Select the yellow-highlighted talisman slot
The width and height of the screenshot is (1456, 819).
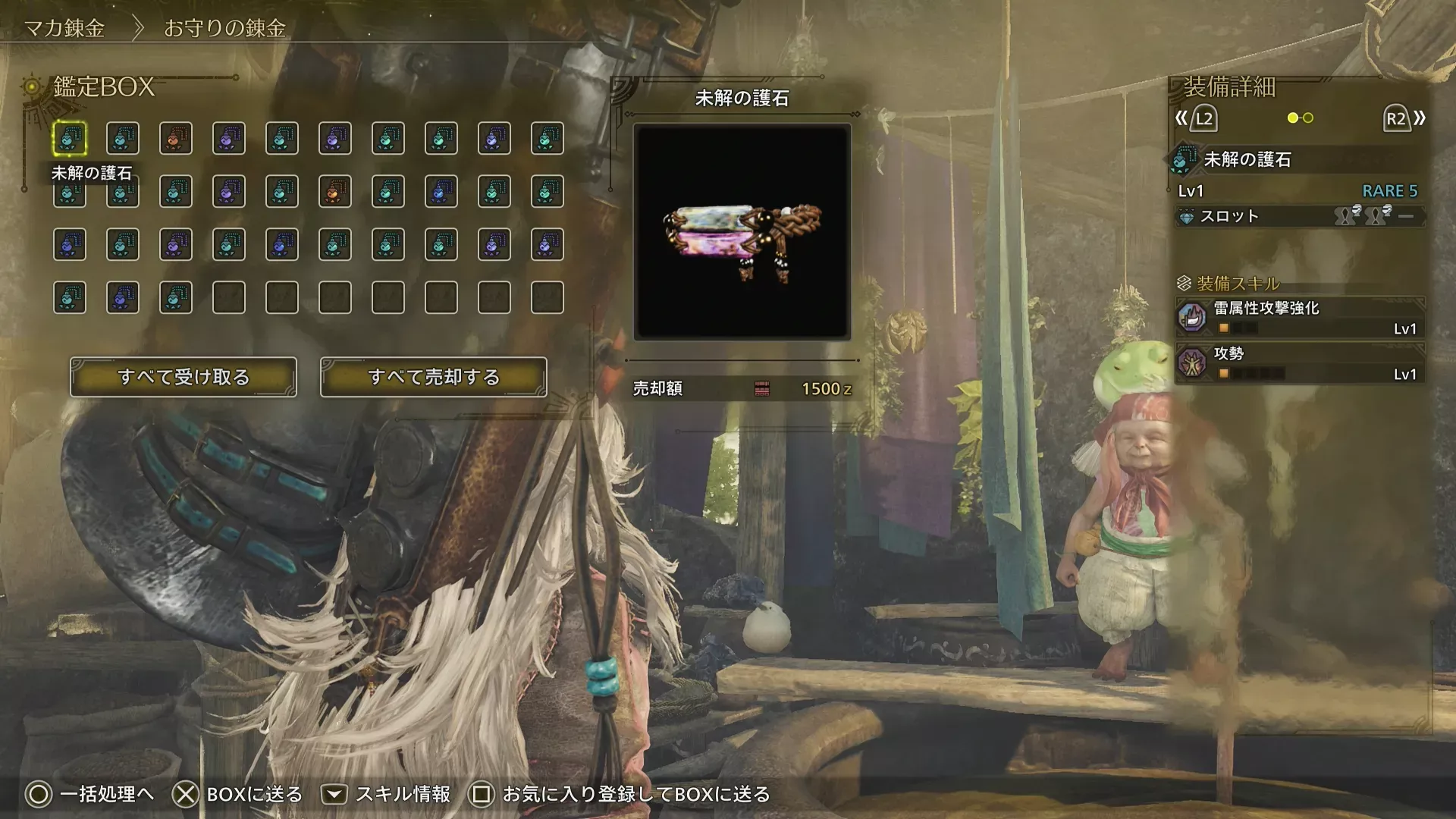pos(70,139)
